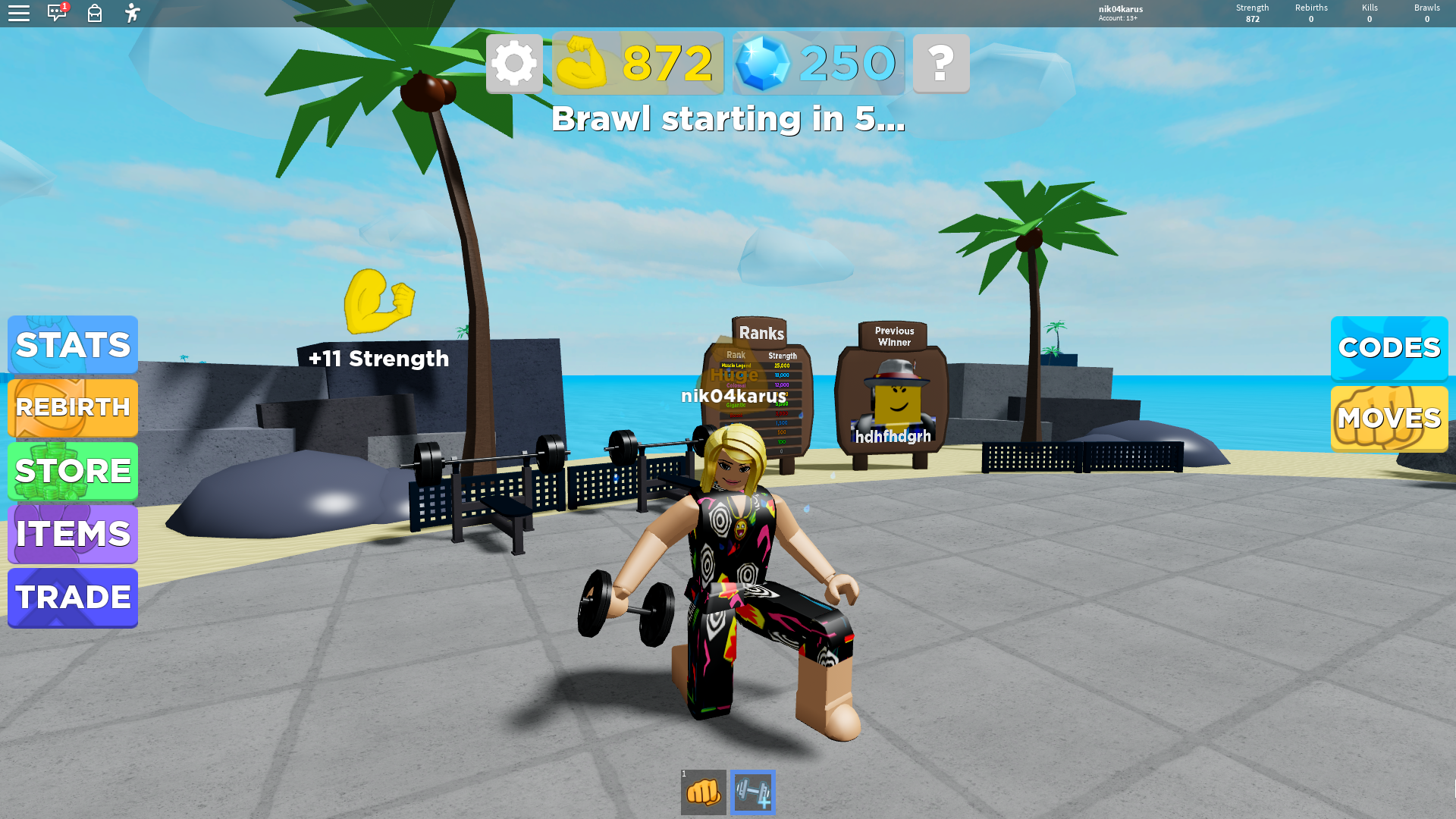Select the fist hotbar slot

pos(703,792)
